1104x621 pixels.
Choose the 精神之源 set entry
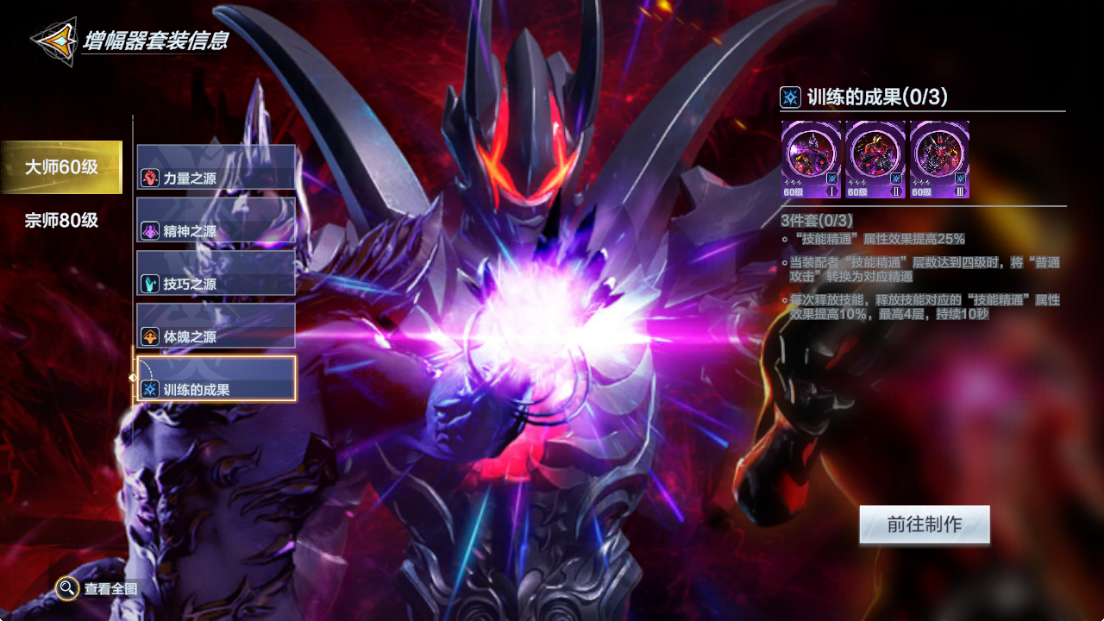(x=216, y=221)
